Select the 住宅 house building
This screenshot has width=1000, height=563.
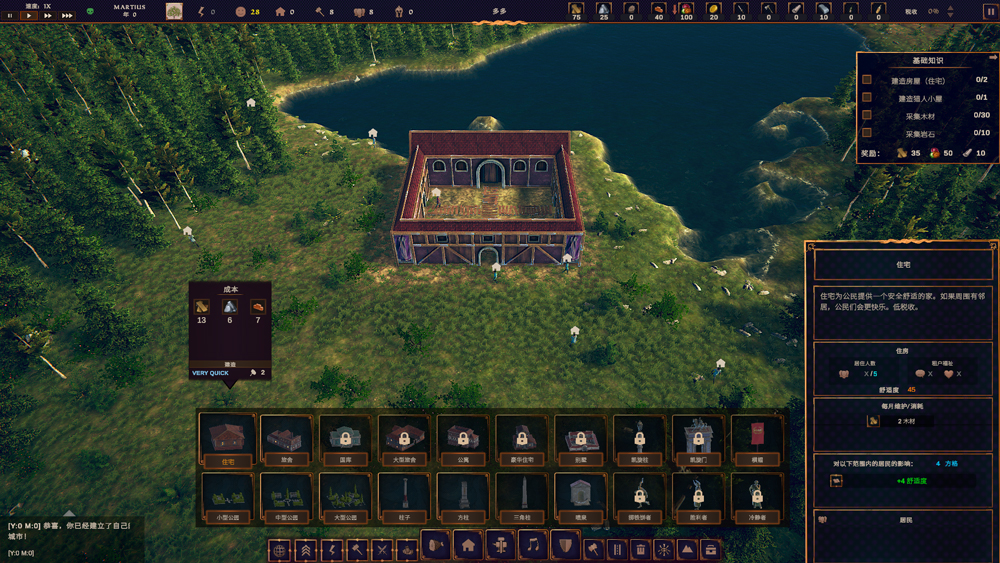pyautogui.click(x=227, y=438)
